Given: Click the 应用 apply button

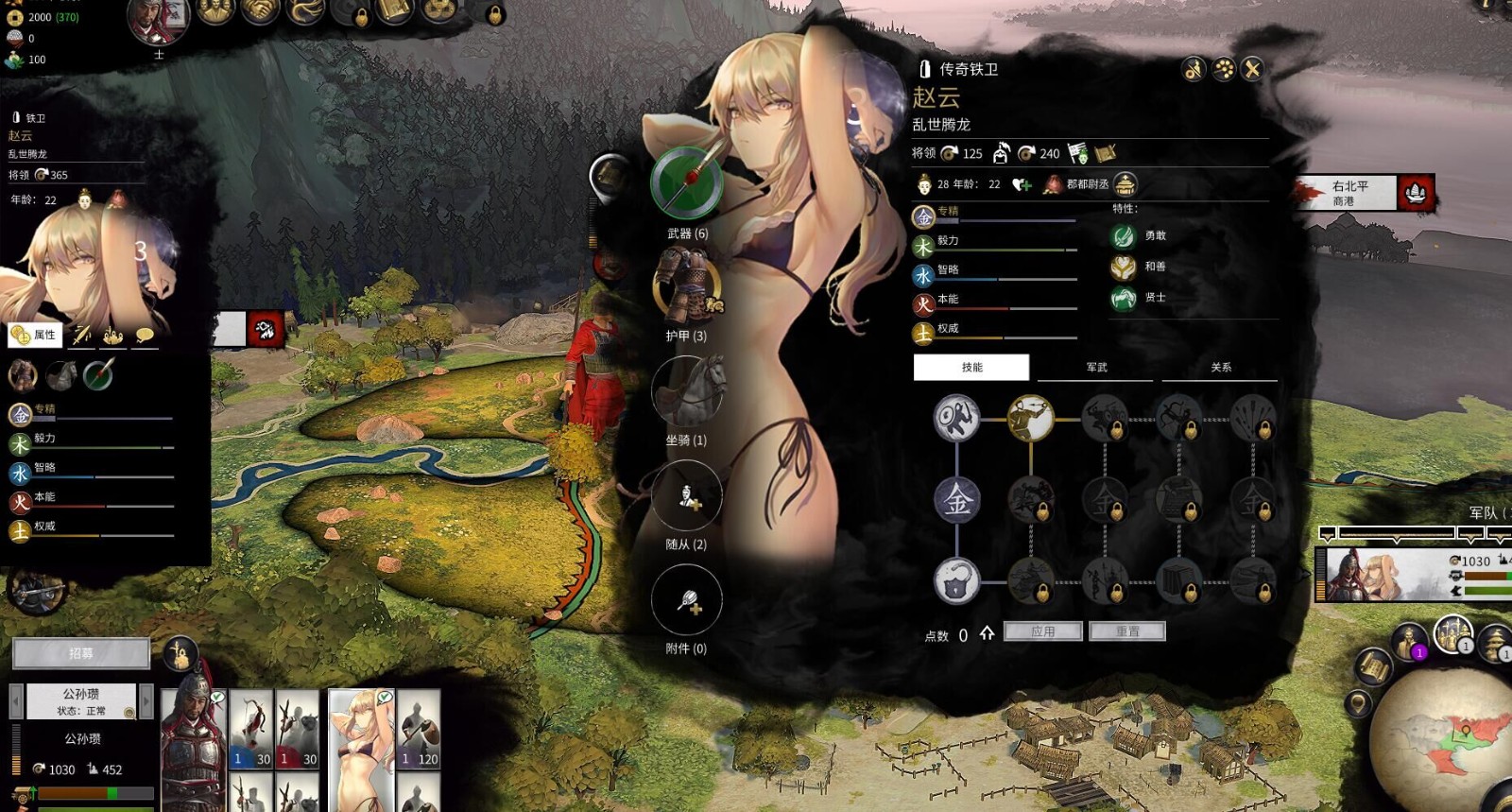Looking at the screenshot, I should [1042, 631].
